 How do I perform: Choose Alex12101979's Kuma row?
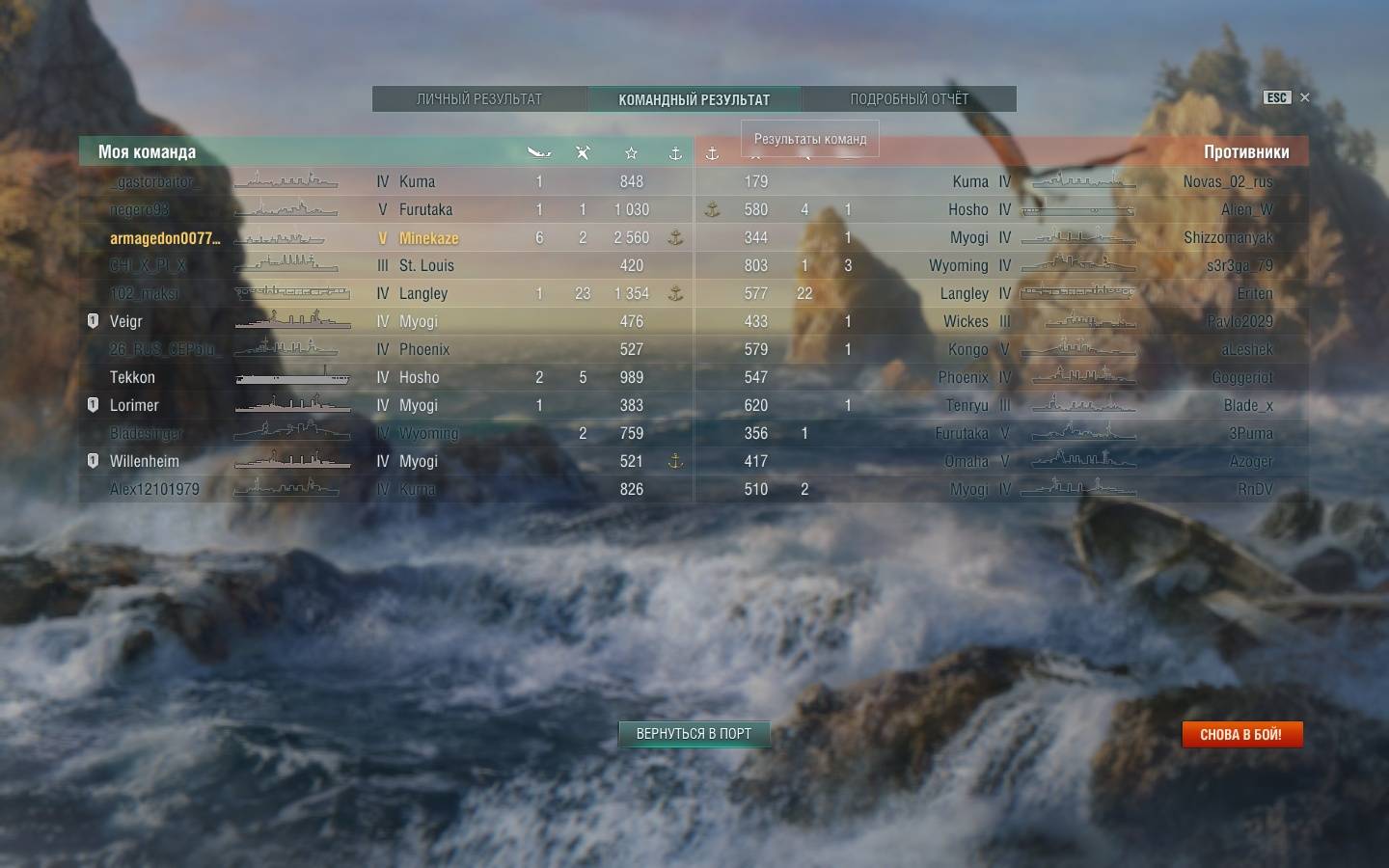[x=386, y=489]
